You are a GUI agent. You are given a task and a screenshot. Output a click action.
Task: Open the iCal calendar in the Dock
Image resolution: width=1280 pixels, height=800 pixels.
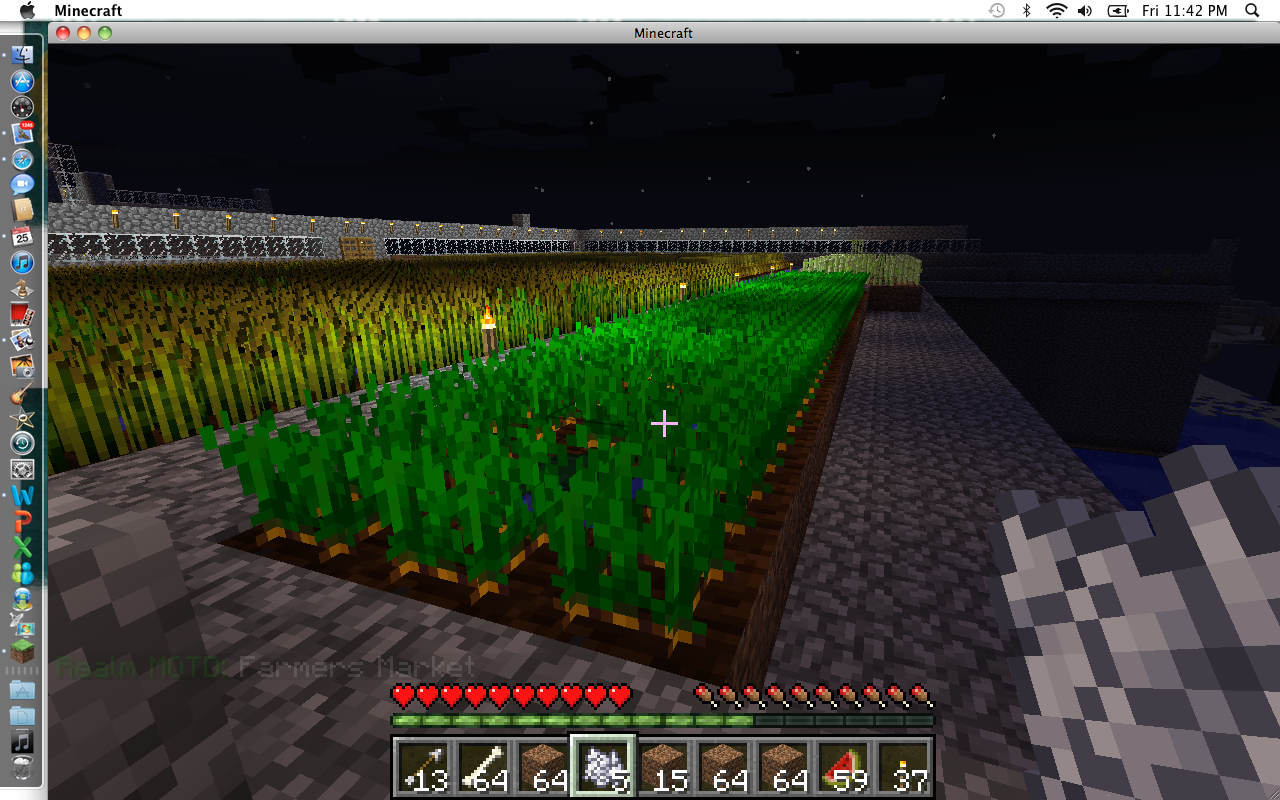click(22, 237)
